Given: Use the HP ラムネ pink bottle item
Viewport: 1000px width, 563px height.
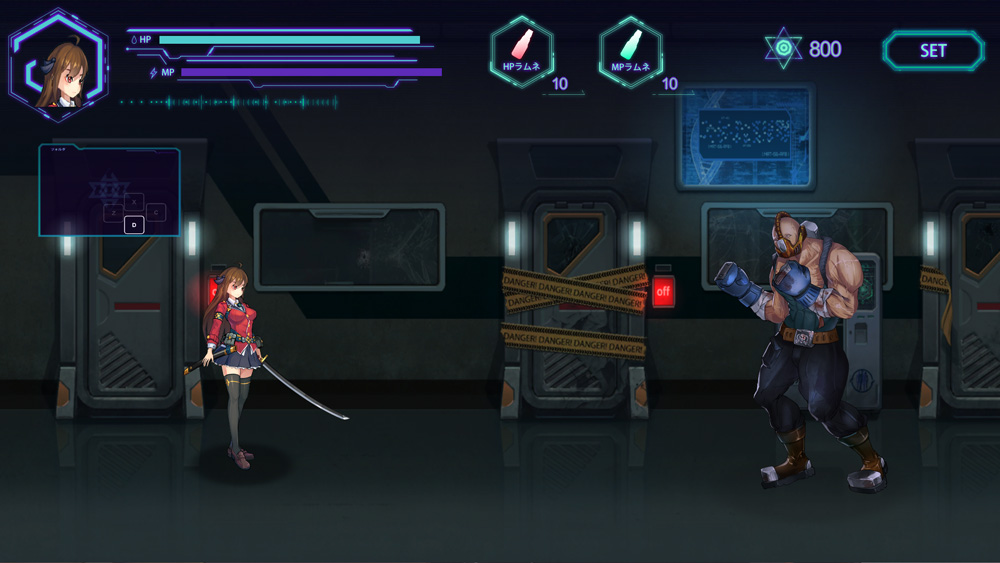Looking at the screenshot, I should point(522,51).
